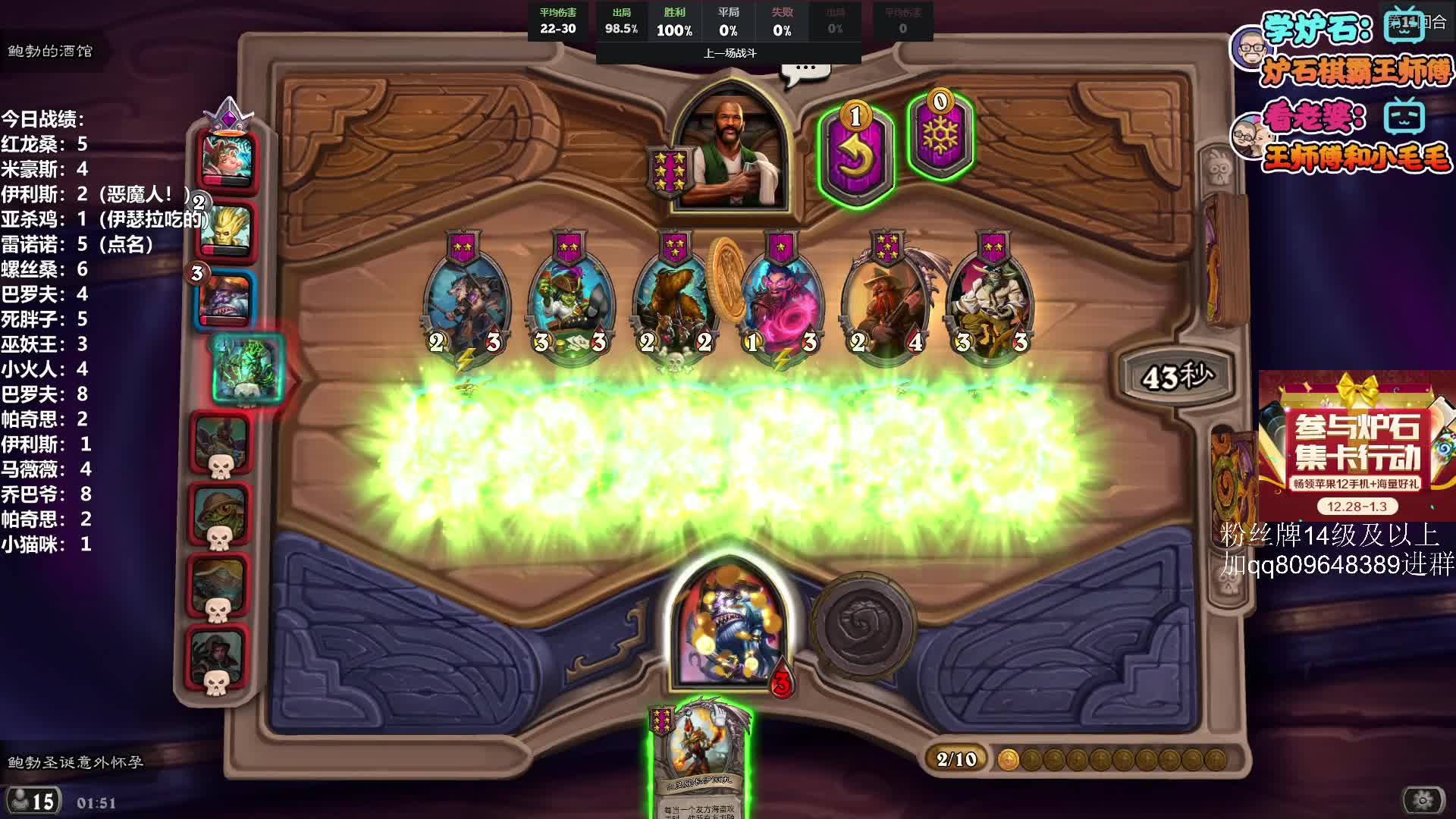Open the speech bubble emote above Bob
The height and width of the screenshot is (819, 1456).
[x=805, y=71]
